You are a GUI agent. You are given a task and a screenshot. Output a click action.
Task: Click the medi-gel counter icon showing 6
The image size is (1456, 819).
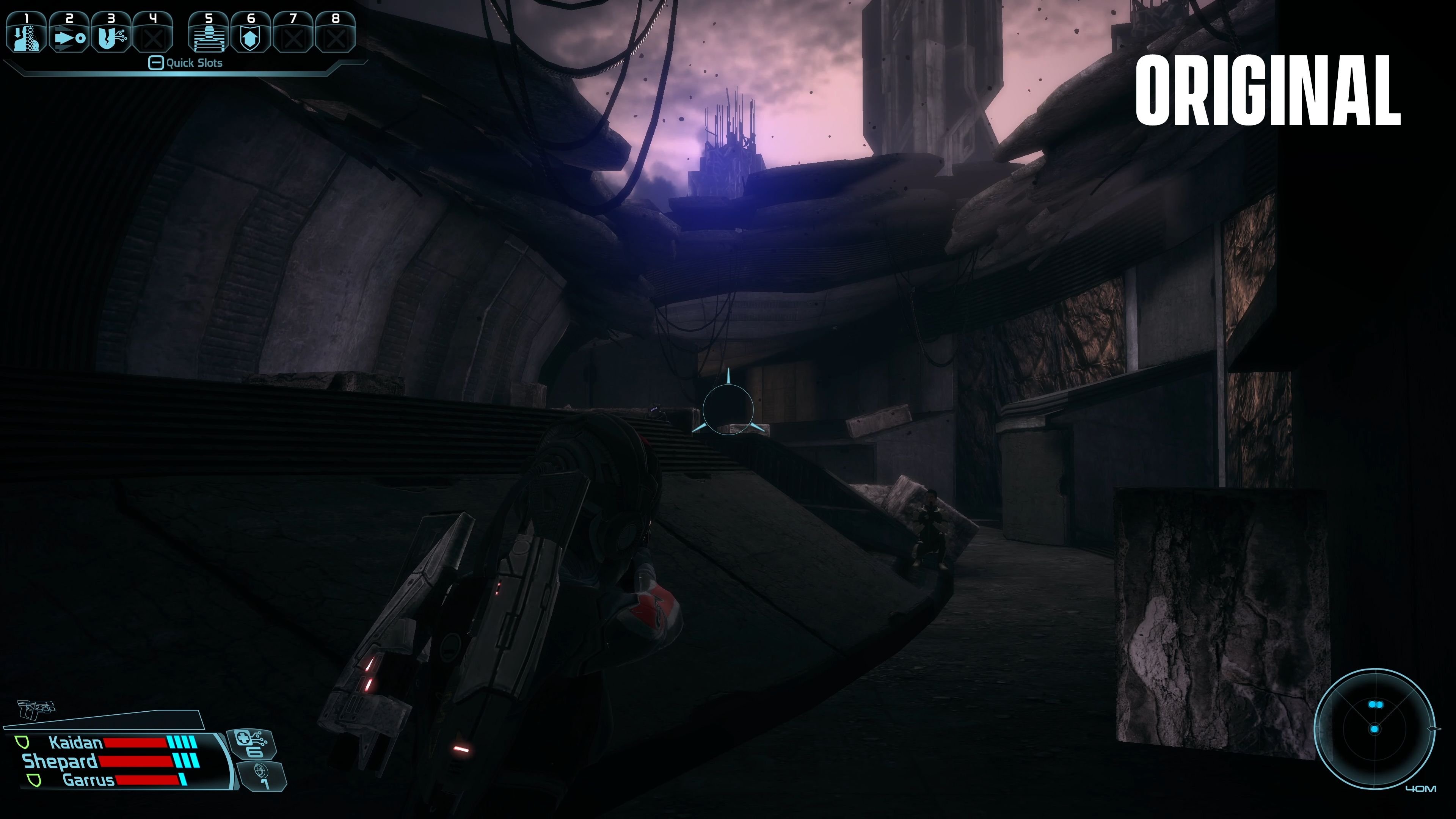[253, 744]
